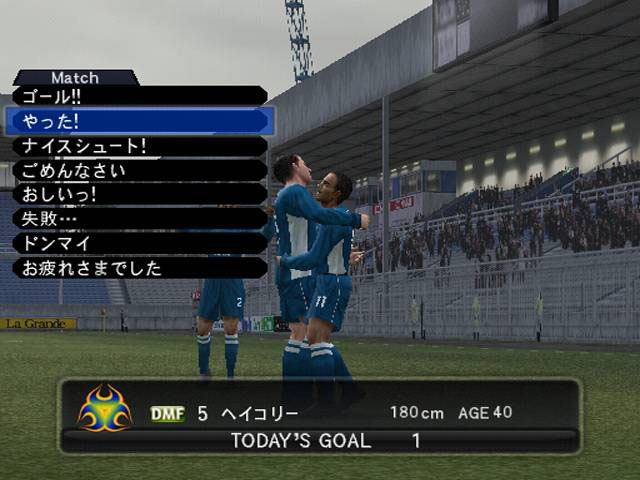Pick the ごめんなさい chat option

[x=138, y=170]
